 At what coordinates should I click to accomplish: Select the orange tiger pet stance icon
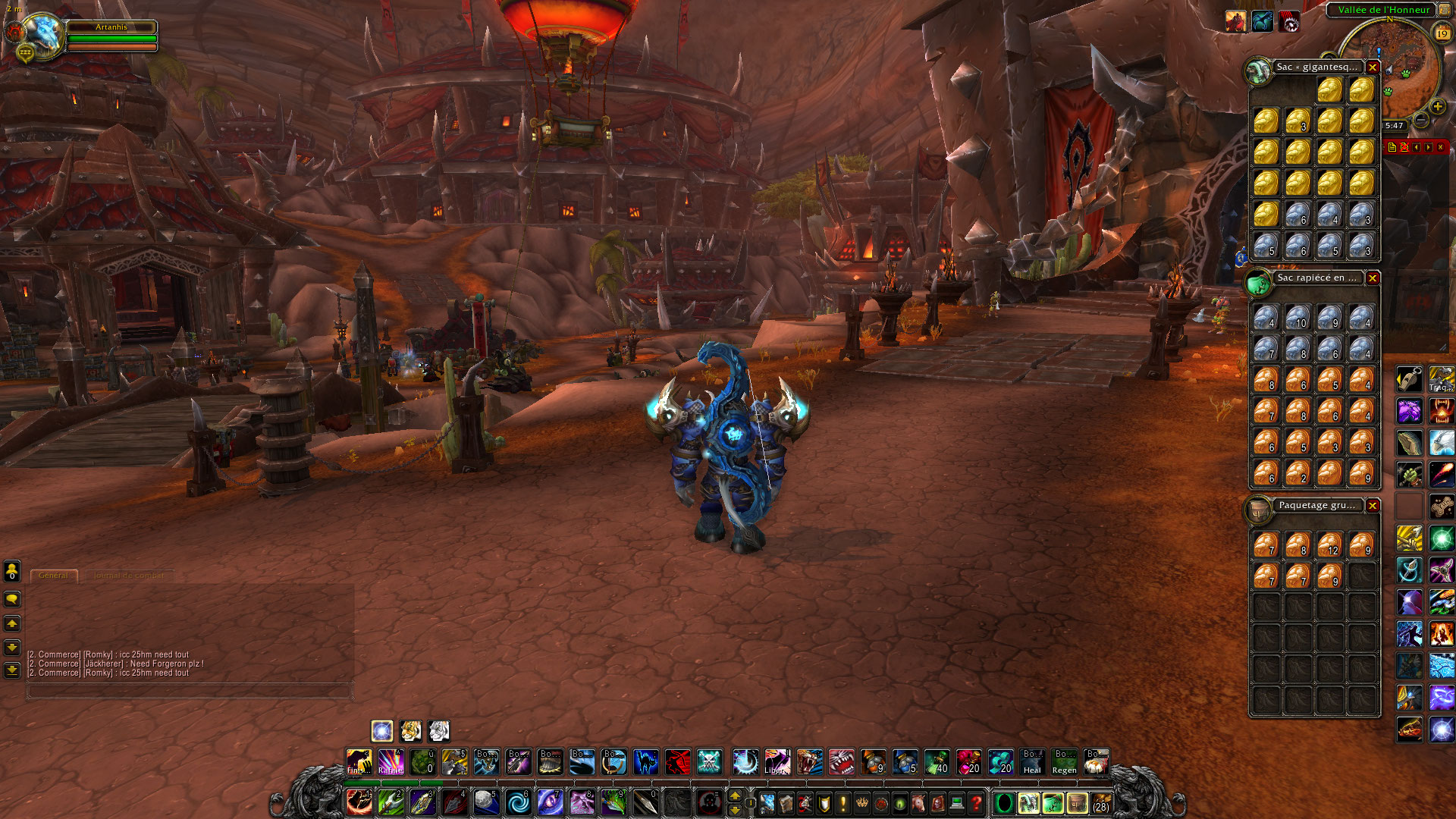[x=410, y=731]
